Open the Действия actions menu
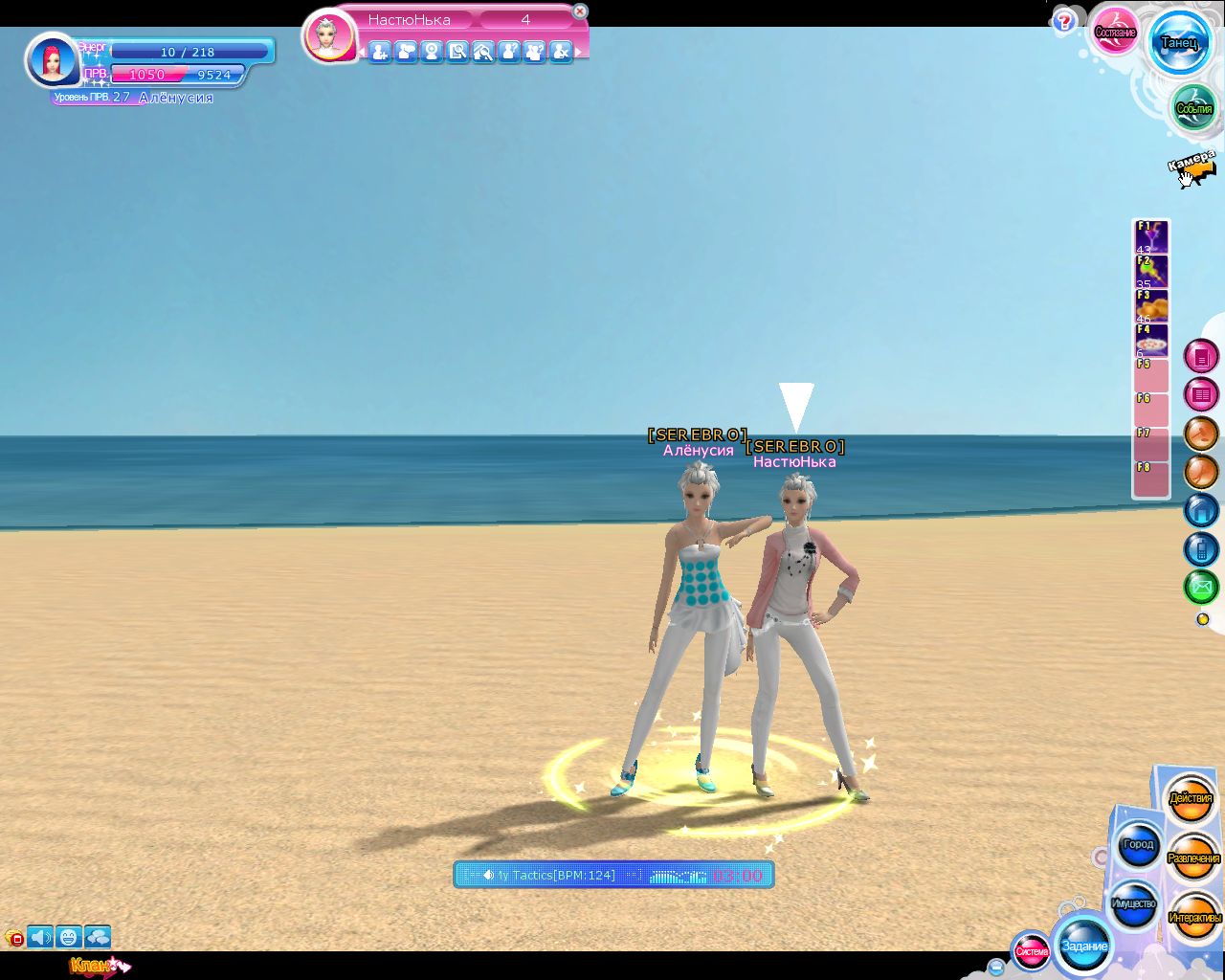Screen dimensions: 1225x980 1191,798
